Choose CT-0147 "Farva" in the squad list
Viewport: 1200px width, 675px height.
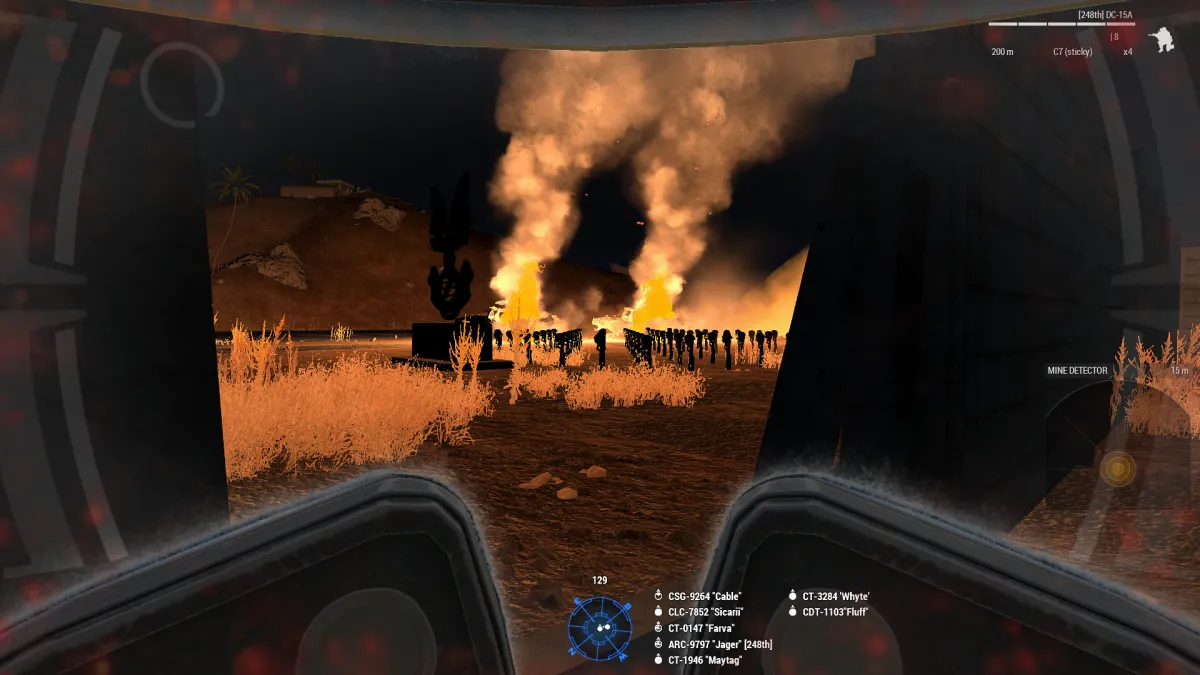[701, 628]
